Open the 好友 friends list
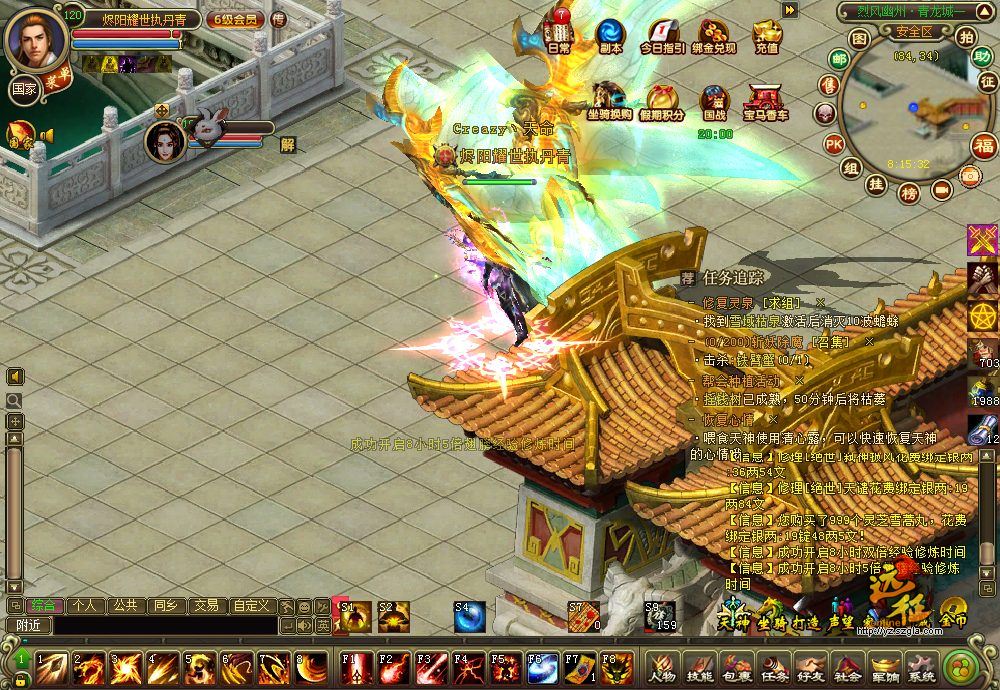The width and height of the screenshot is (1000, 690). click(x=810, y=668)
